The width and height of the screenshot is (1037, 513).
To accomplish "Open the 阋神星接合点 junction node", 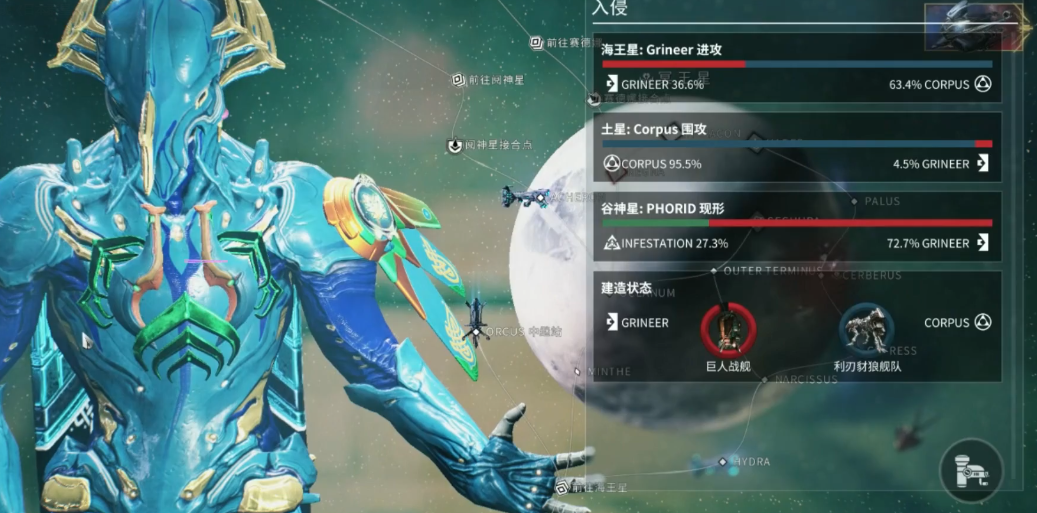I will coord(455,145).
